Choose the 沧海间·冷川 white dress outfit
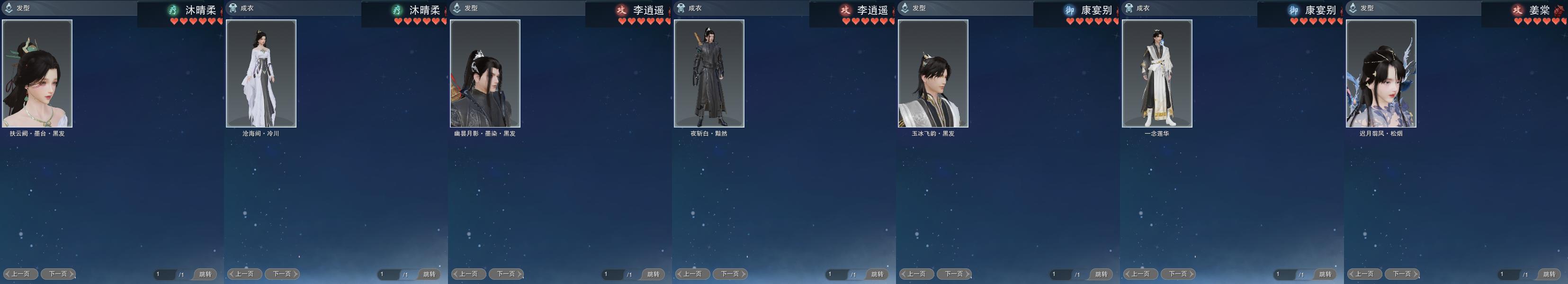 pos(261,73)
